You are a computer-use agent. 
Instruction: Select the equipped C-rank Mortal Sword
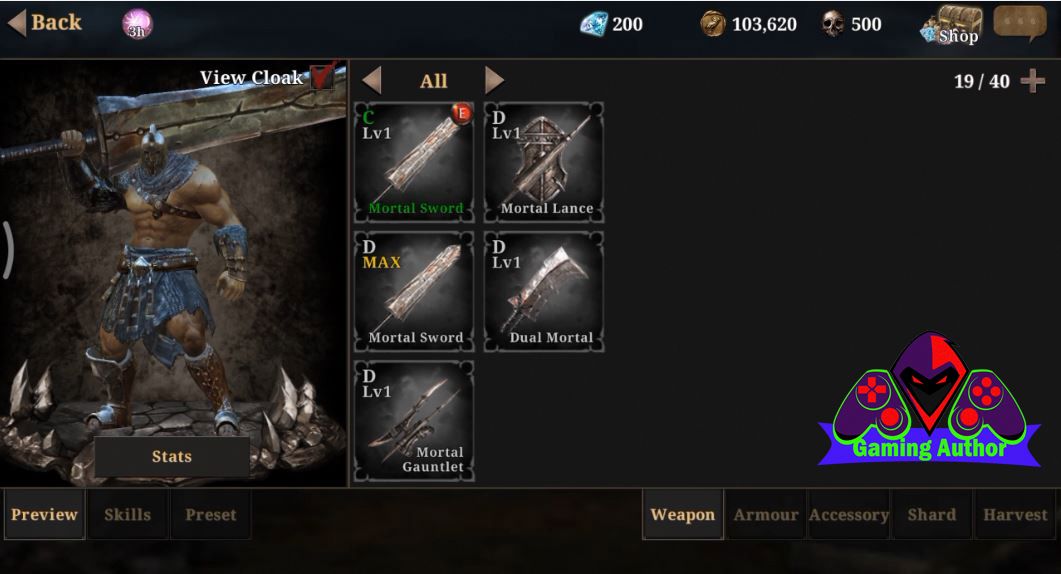[x=414, y=161]
